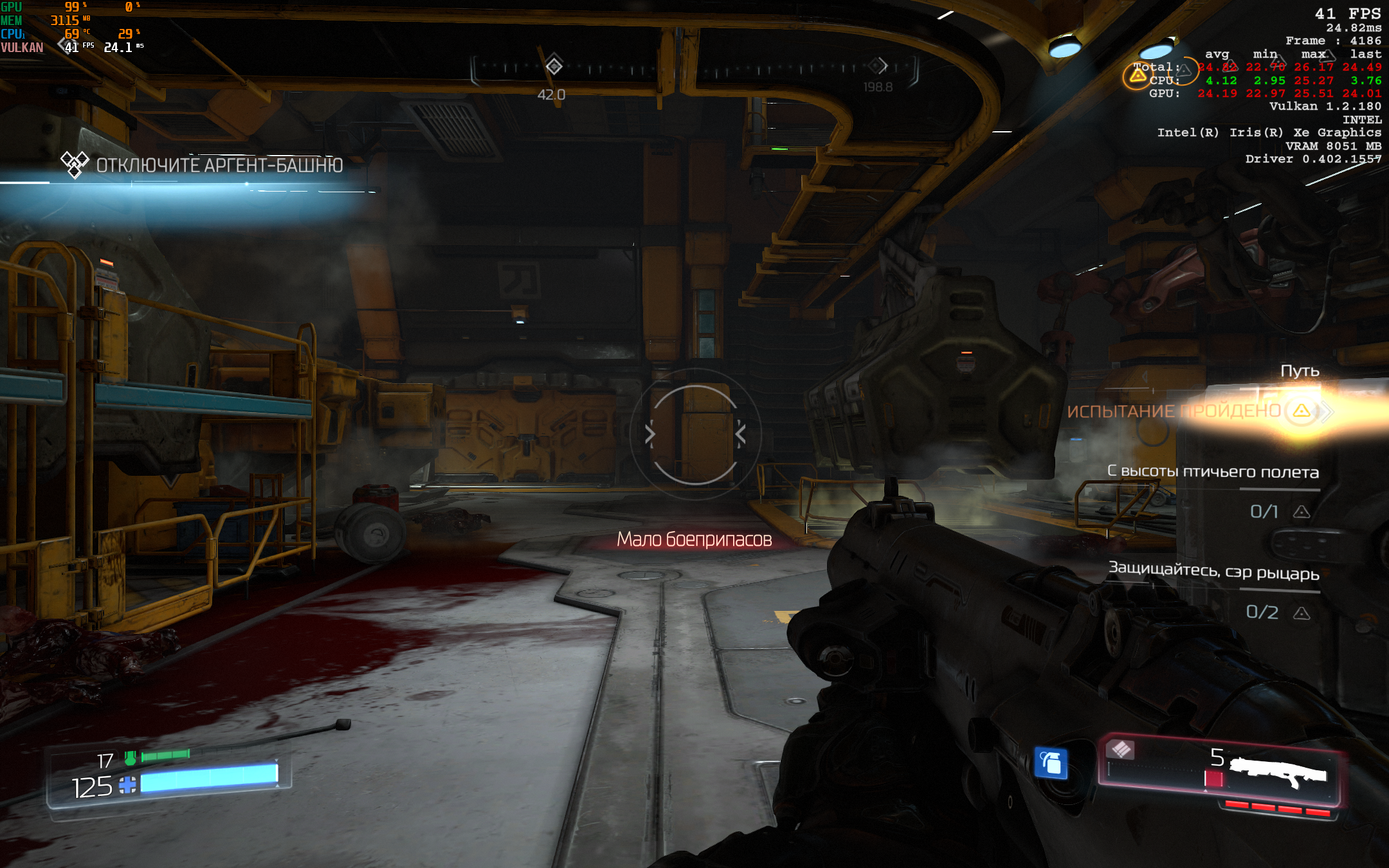The width and height of the screenshot is (1389, 868).
Task: Click the shotgun weapon icon
Action: coord(1277,773)
